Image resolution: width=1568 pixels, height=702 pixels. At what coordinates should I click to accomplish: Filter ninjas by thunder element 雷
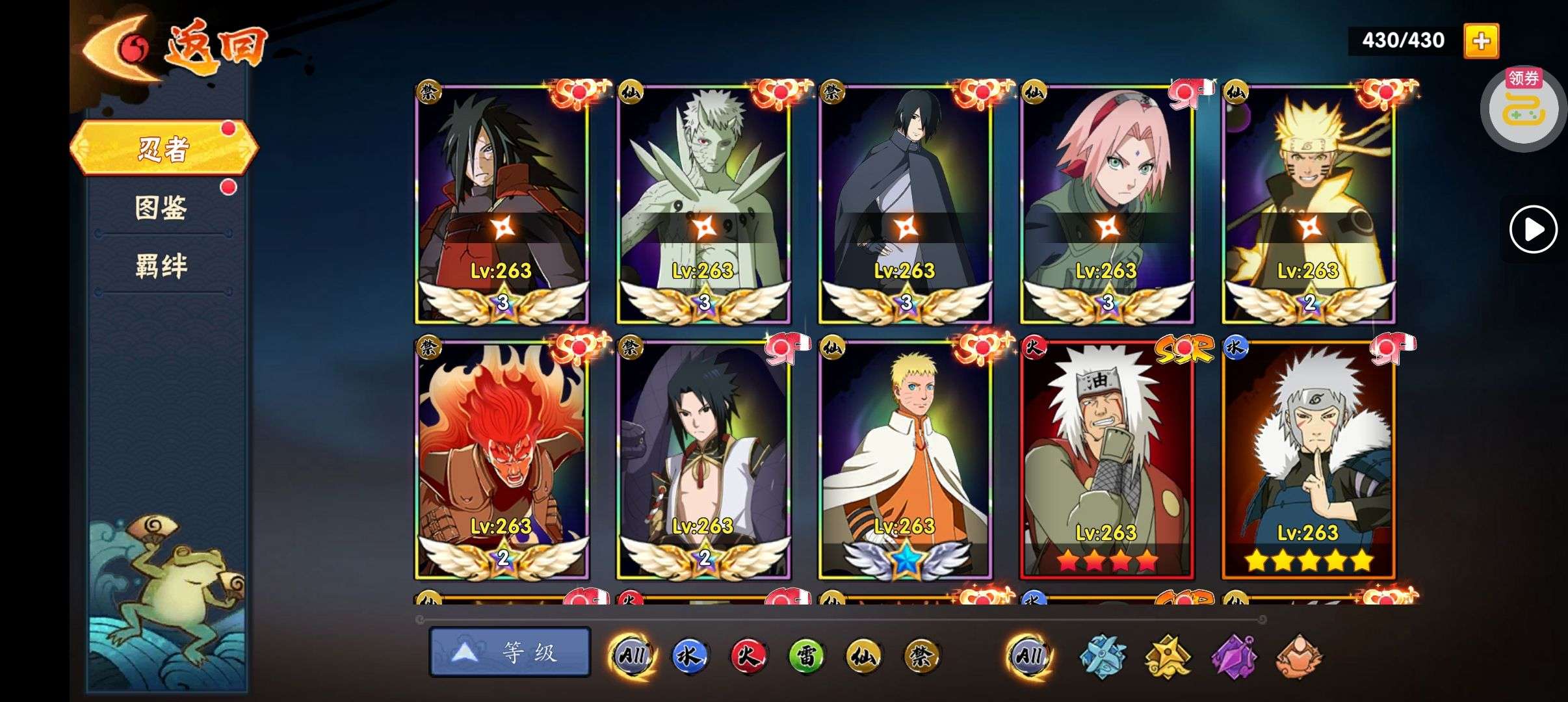806,655
